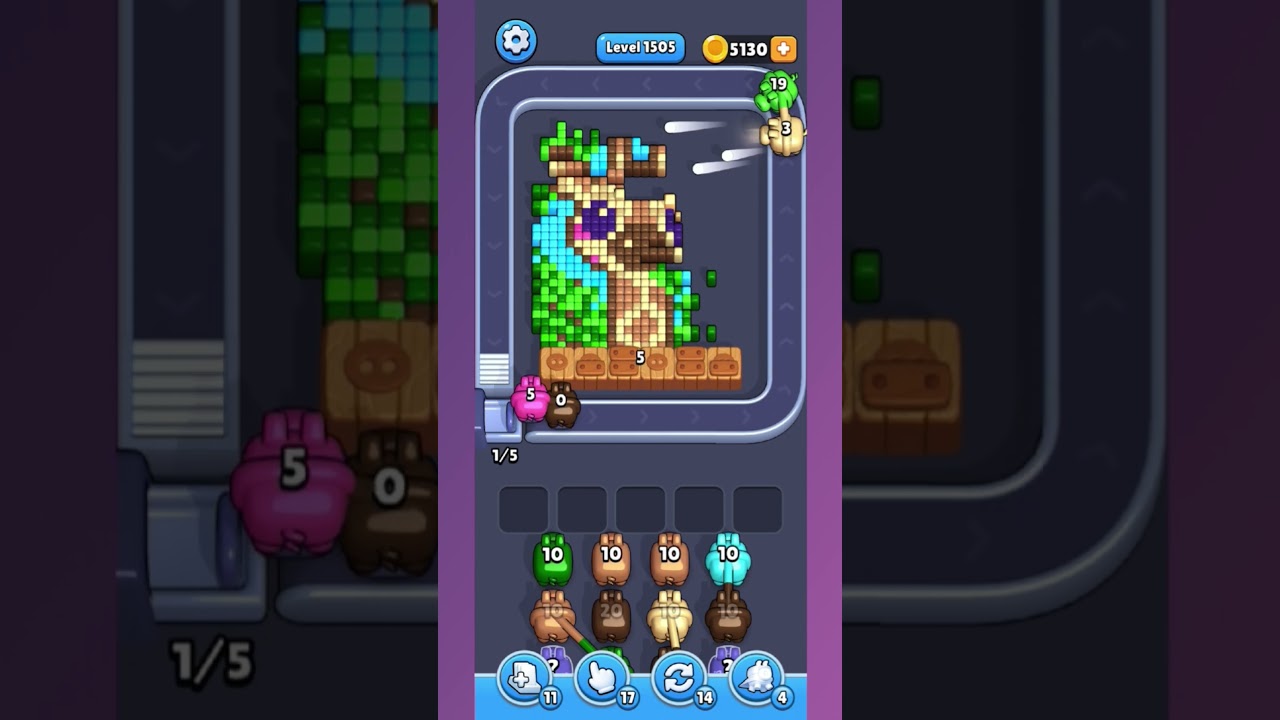Open the settings gear menu
Image resolution: width=1280 pixels, height=720 pixels.
(516, 41)
